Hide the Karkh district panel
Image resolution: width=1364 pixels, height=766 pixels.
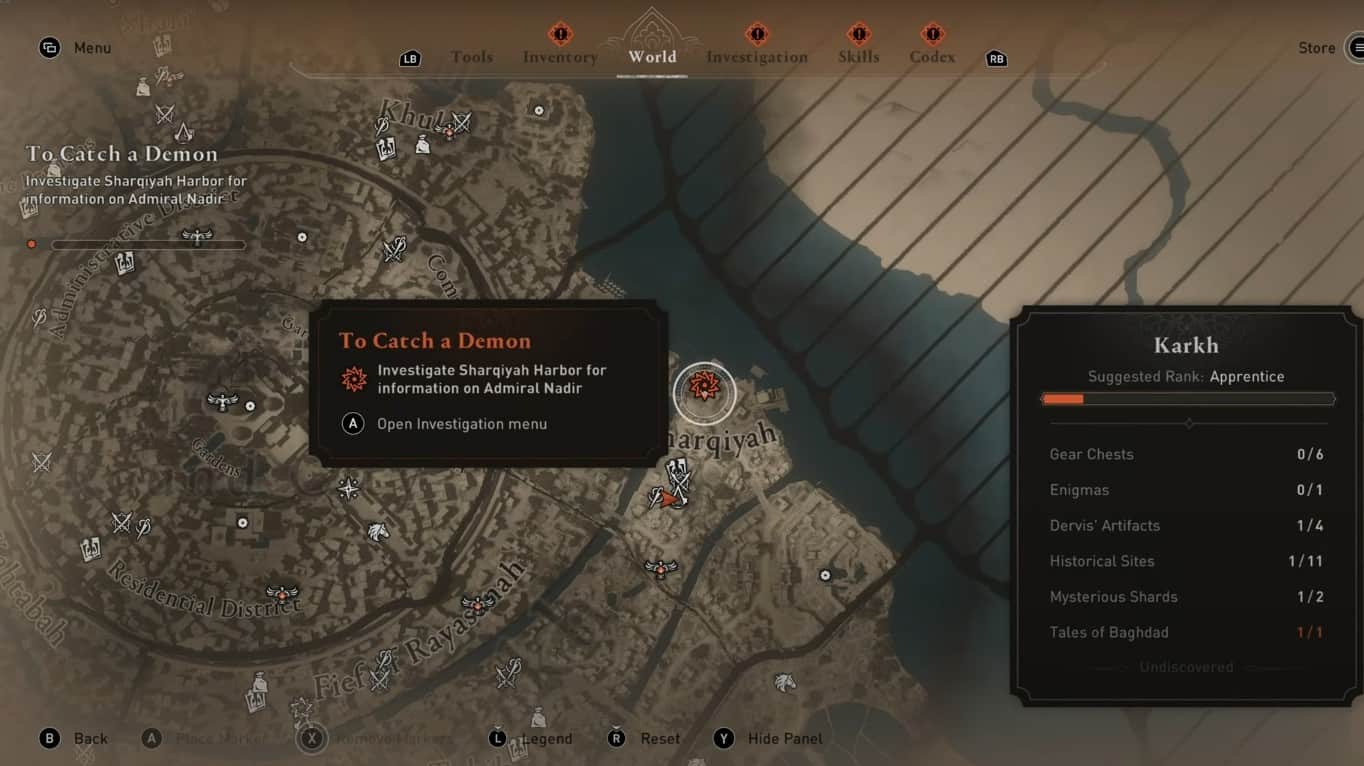[784, 738]
